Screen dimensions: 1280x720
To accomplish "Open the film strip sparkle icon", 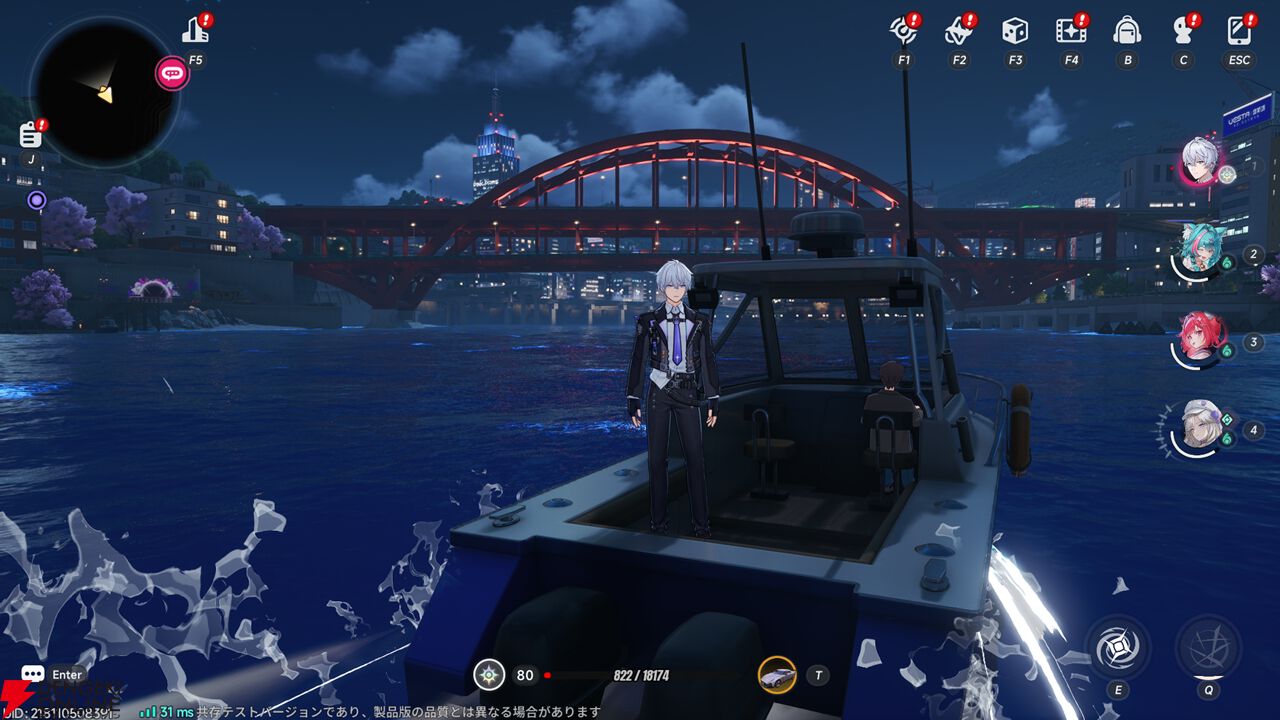I will tap(1071, 30).
